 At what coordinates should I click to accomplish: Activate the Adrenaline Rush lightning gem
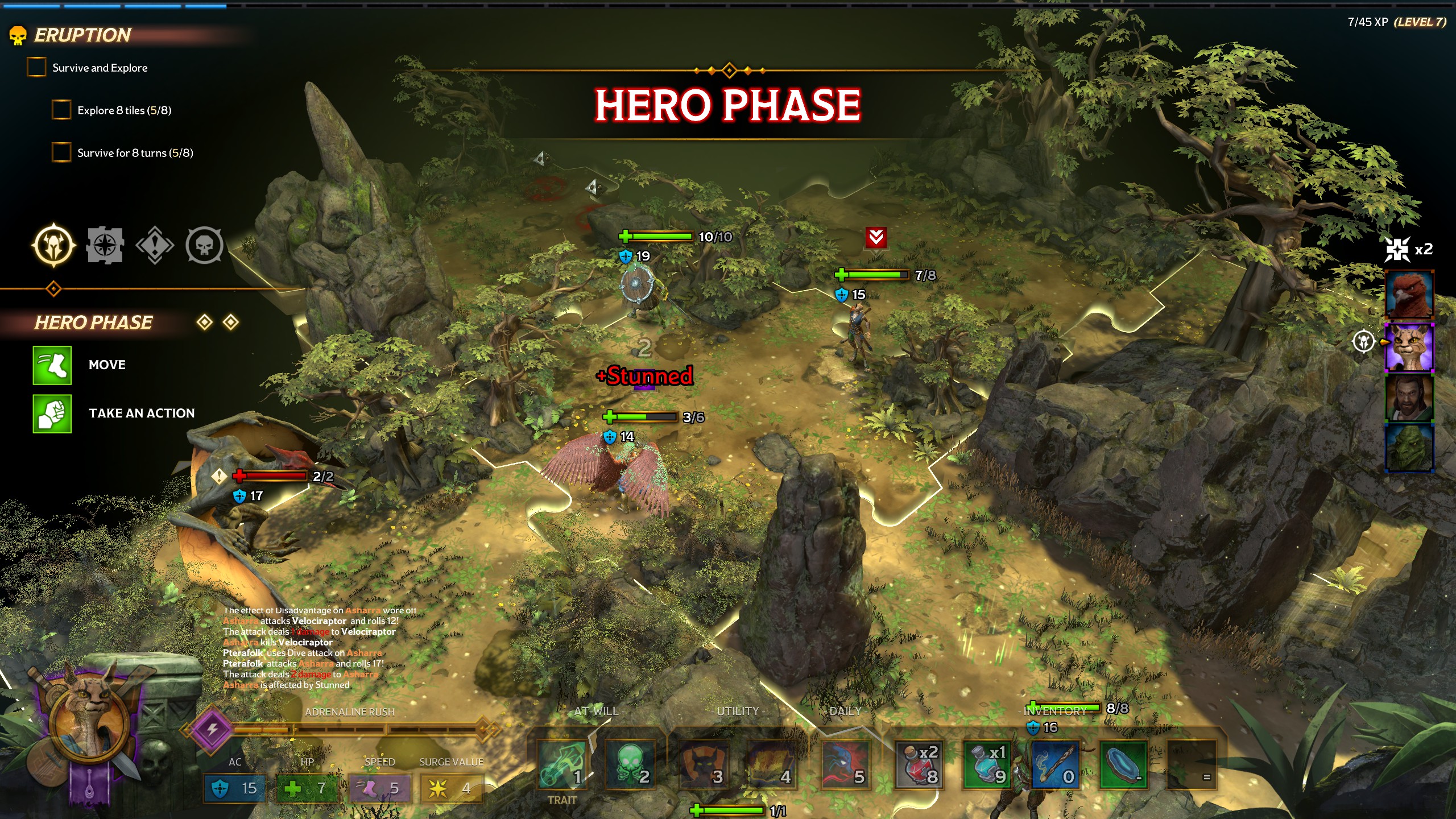pyautogui.click(x=212, y=729)
